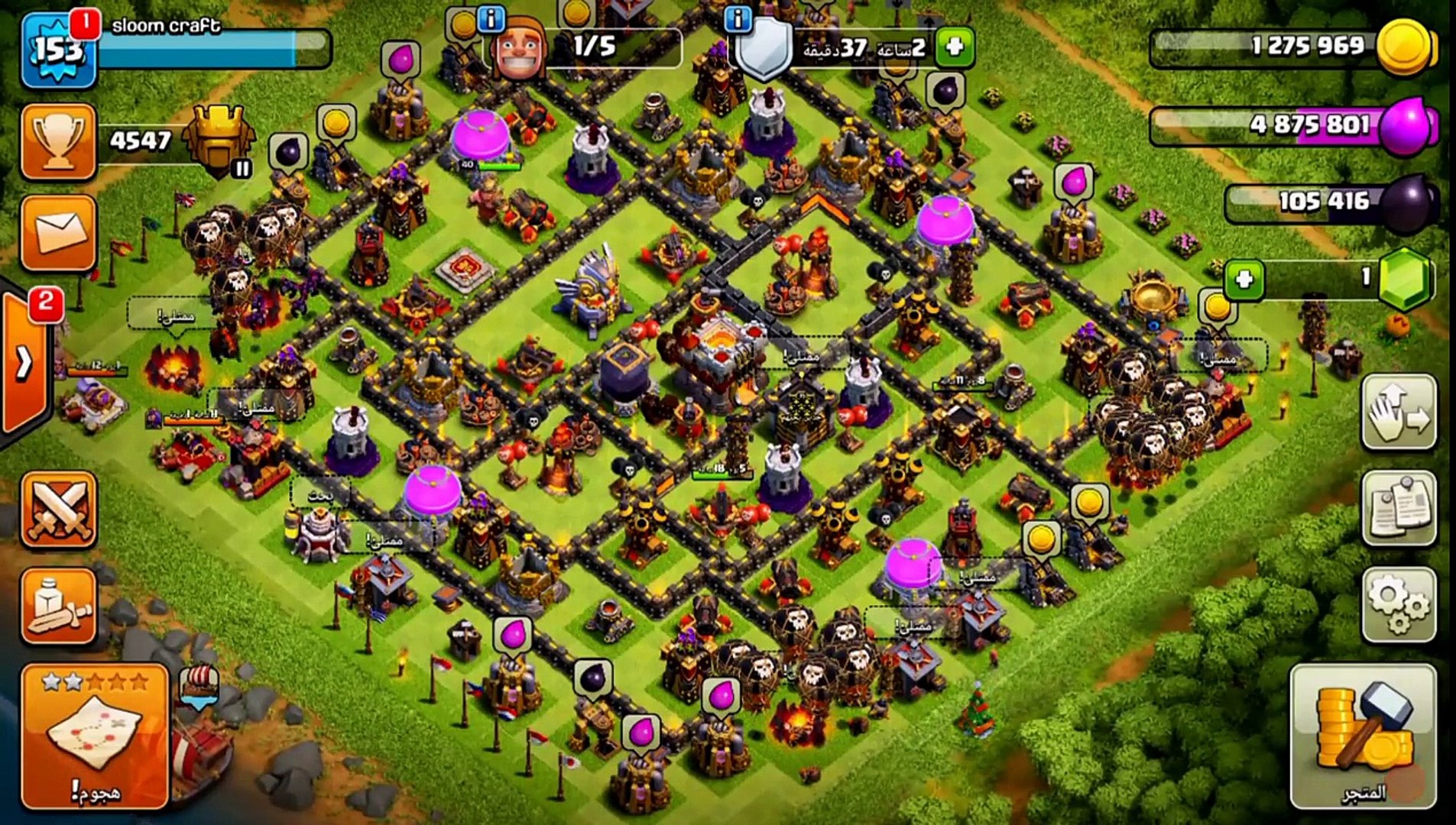Viewport: 1456px width, 825px height.
Task: Open the layout editor hand button
Action: point(1399,412)
